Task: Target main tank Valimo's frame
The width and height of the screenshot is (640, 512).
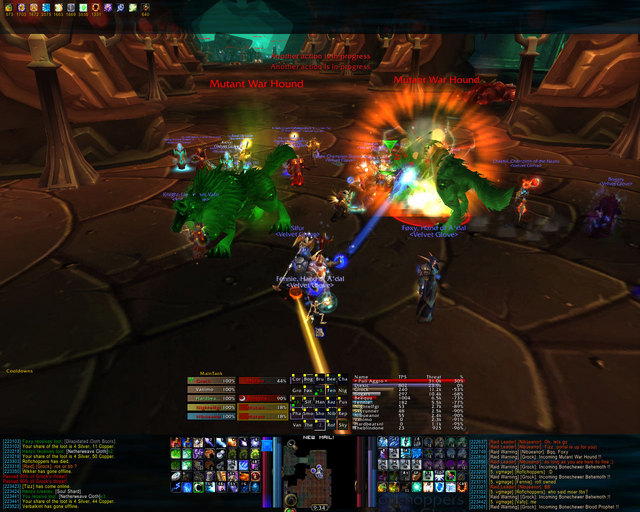Action: click(211, 389)
